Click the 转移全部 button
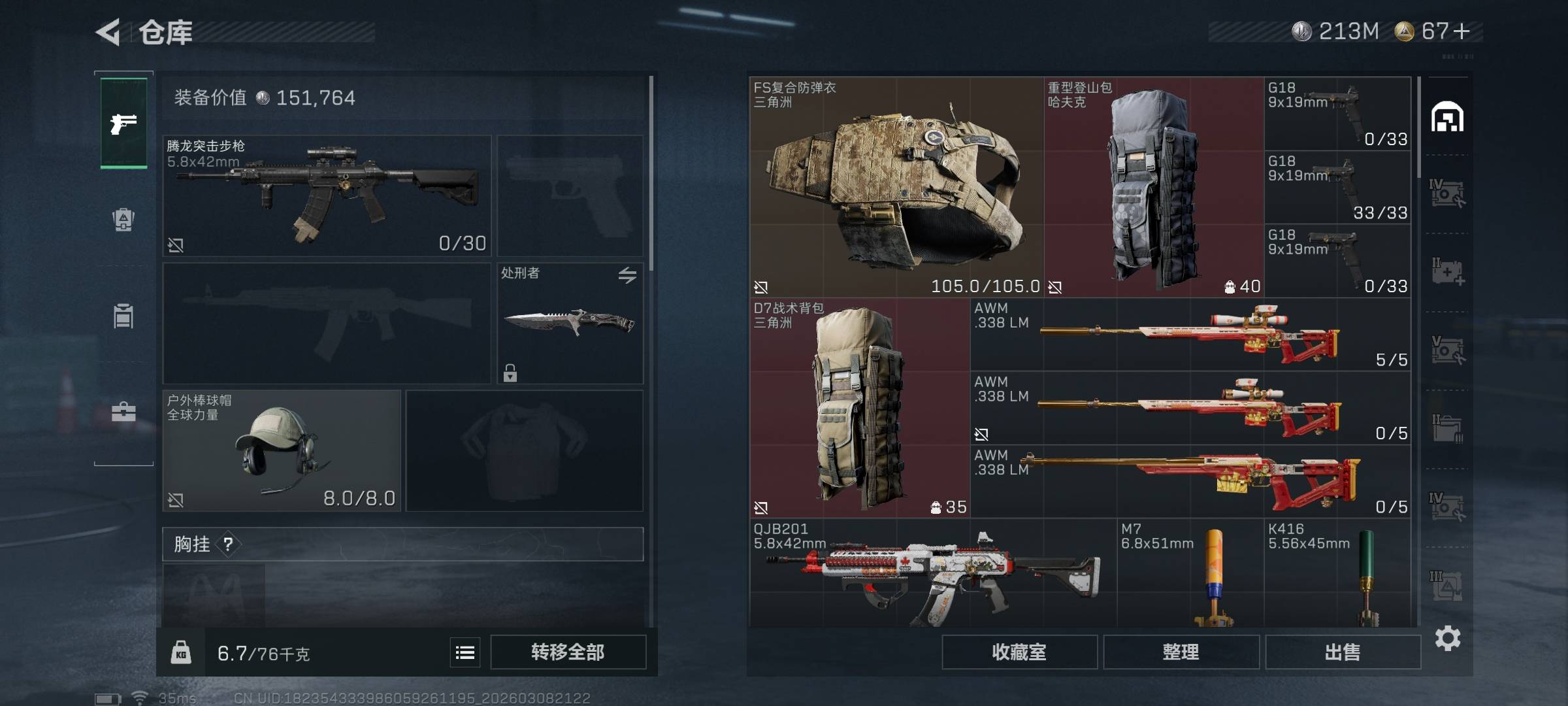1568x706 pixels. tap(568, 652)
